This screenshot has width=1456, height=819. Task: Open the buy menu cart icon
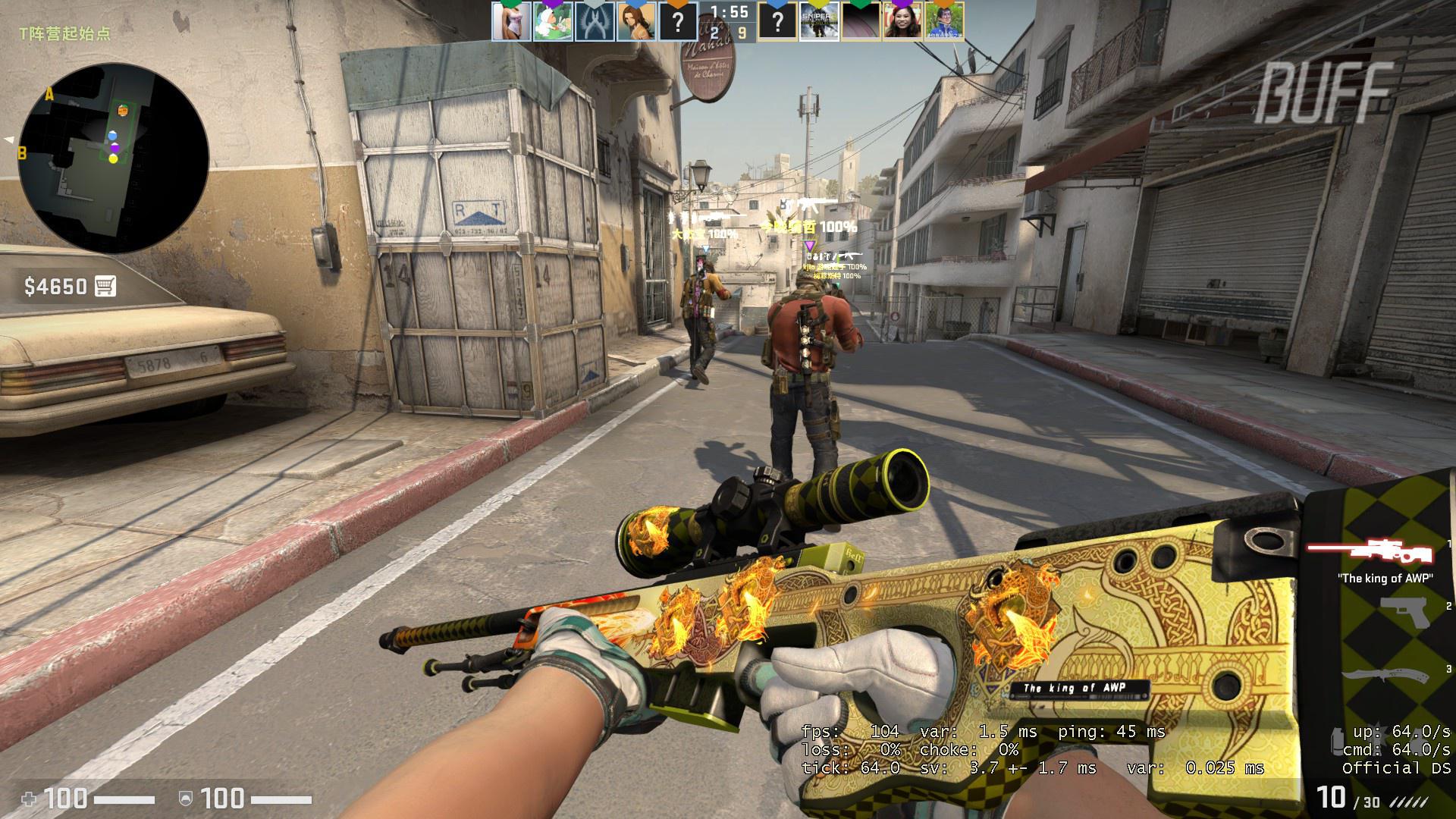click(x=105, y=286)
